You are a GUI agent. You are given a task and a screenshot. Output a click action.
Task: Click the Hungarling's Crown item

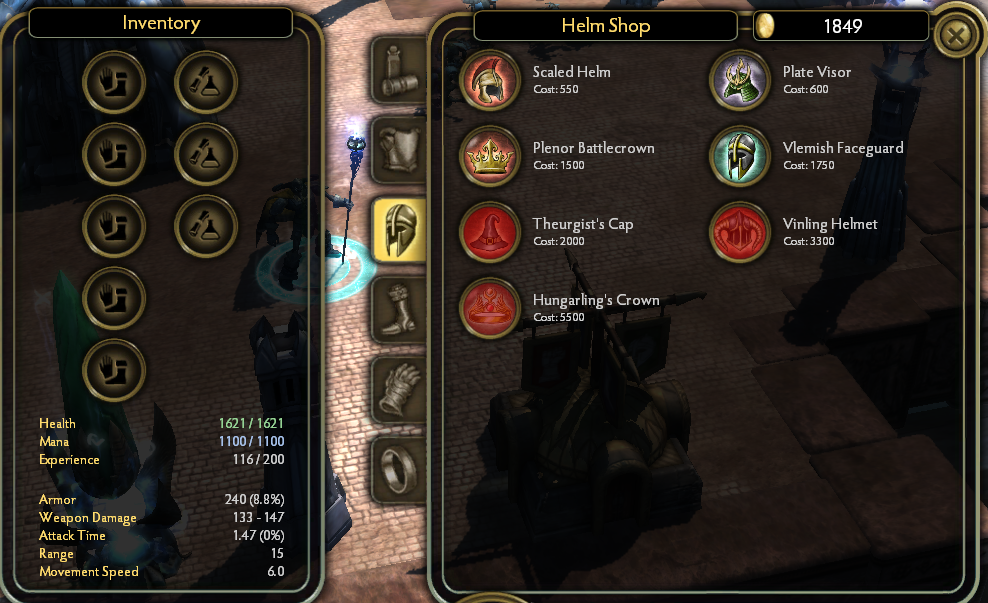(490, 307)
